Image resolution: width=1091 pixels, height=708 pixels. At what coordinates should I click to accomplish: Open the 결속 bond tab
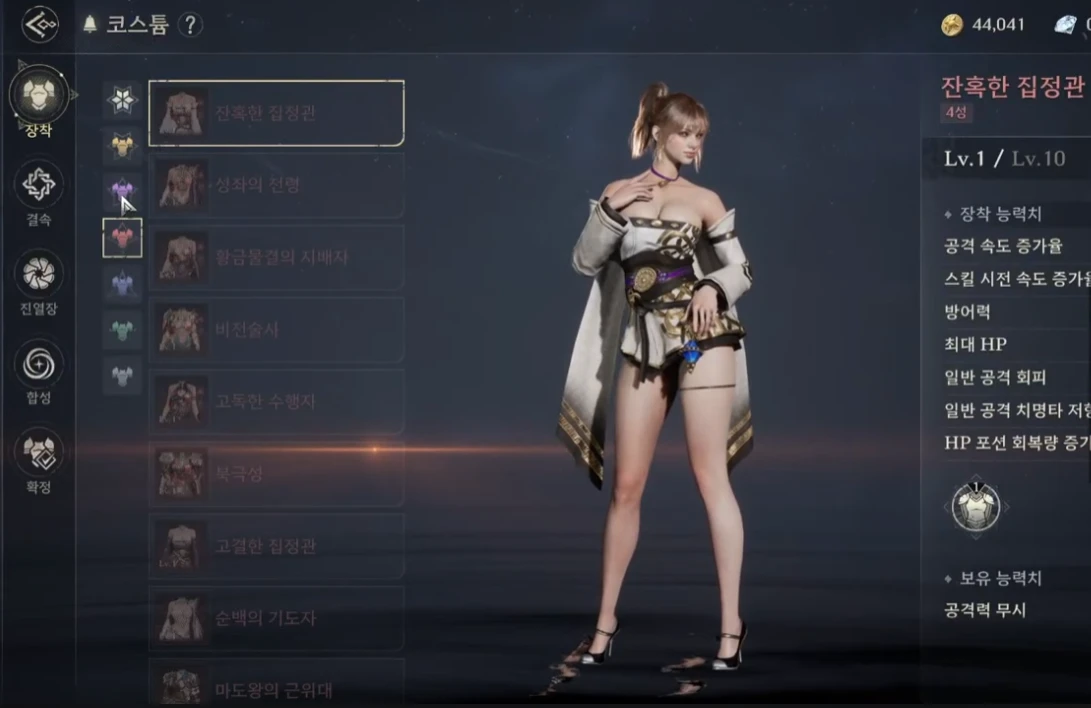[39, 186]
